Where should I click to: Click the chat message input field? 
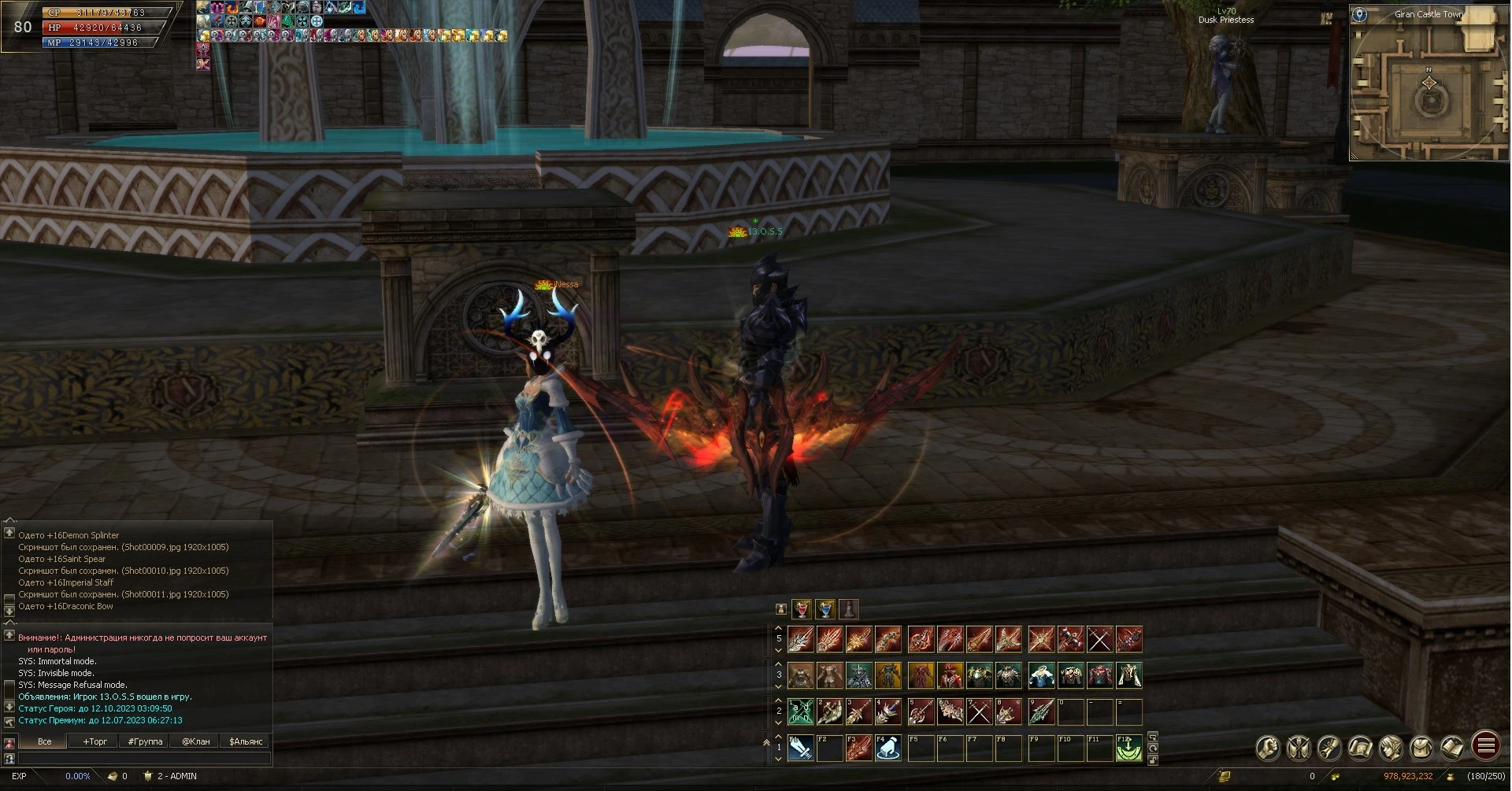click(144, 759)
